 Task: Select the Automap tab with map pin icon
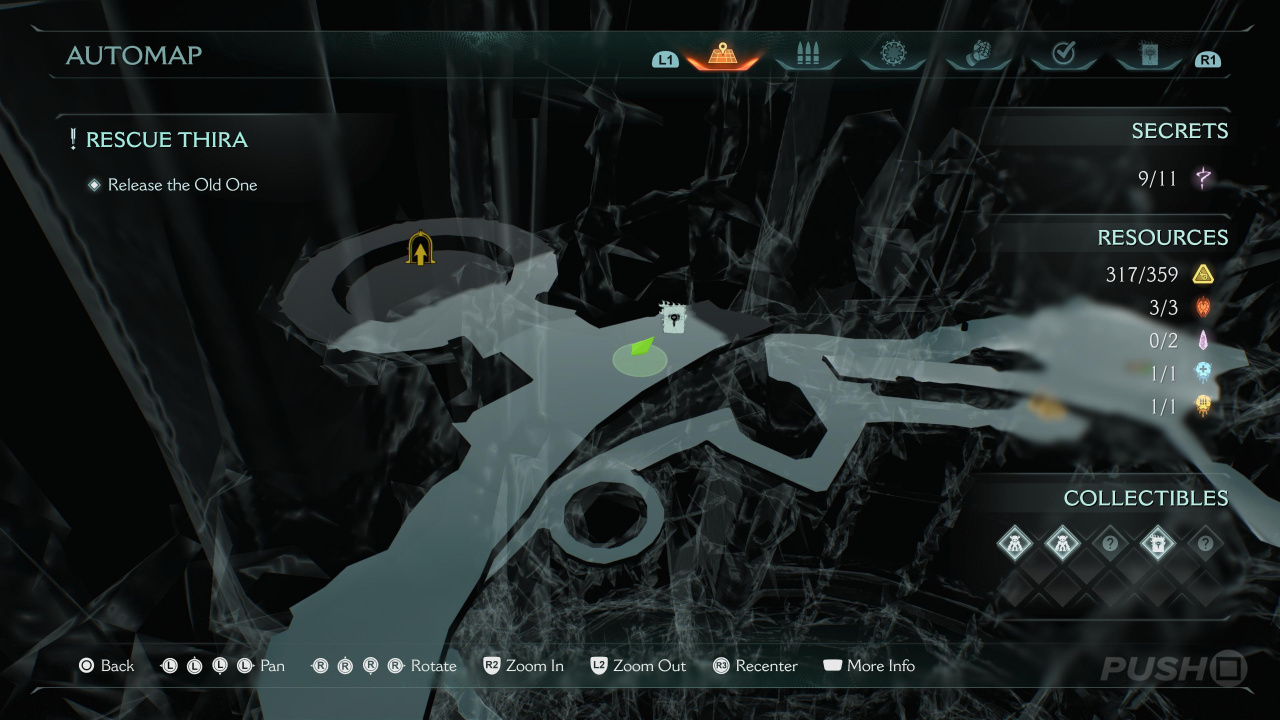click(722, 56)
